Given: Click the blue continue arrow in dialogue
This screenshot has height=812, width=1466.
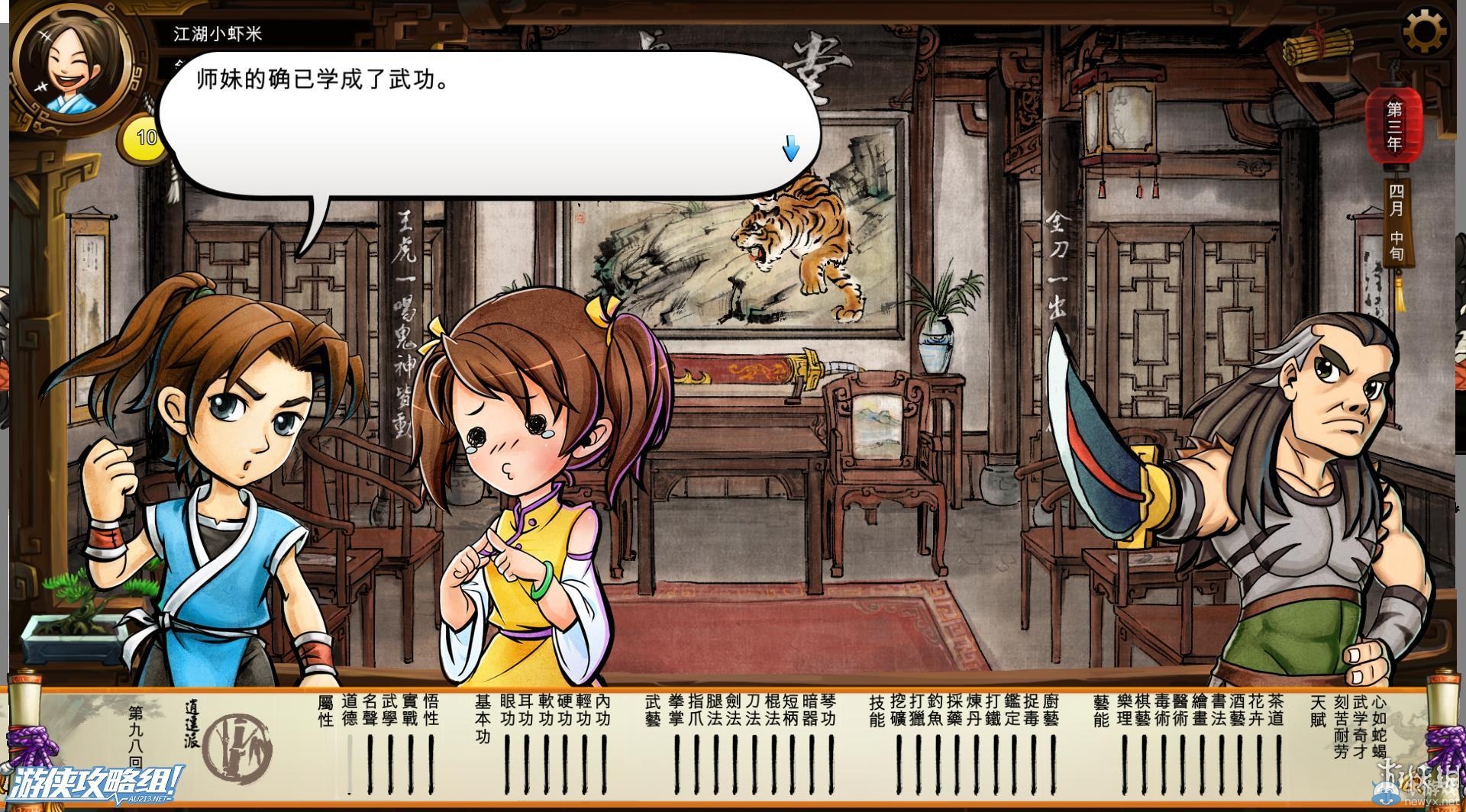Looking at the screenshot, I should [790, 150].
